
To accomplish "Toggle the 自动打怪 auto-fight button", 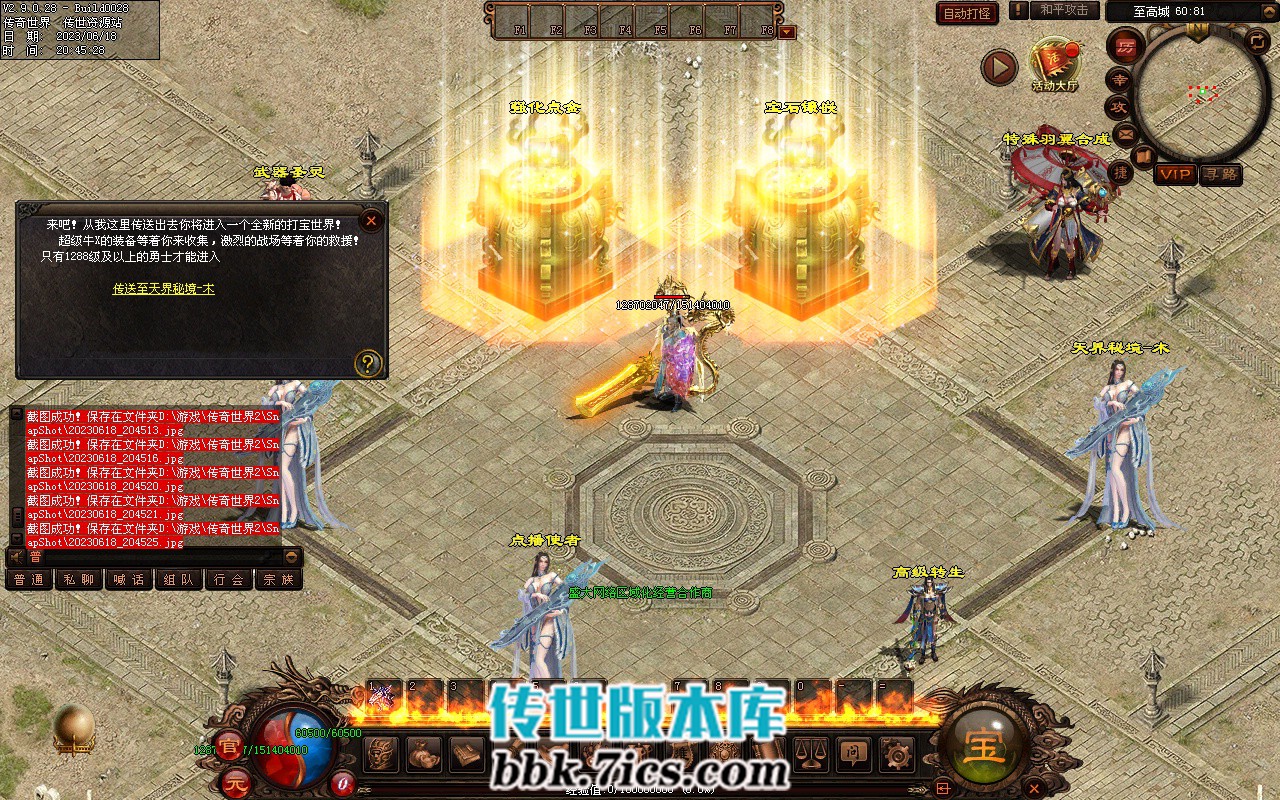I will [x=967, y=13].
